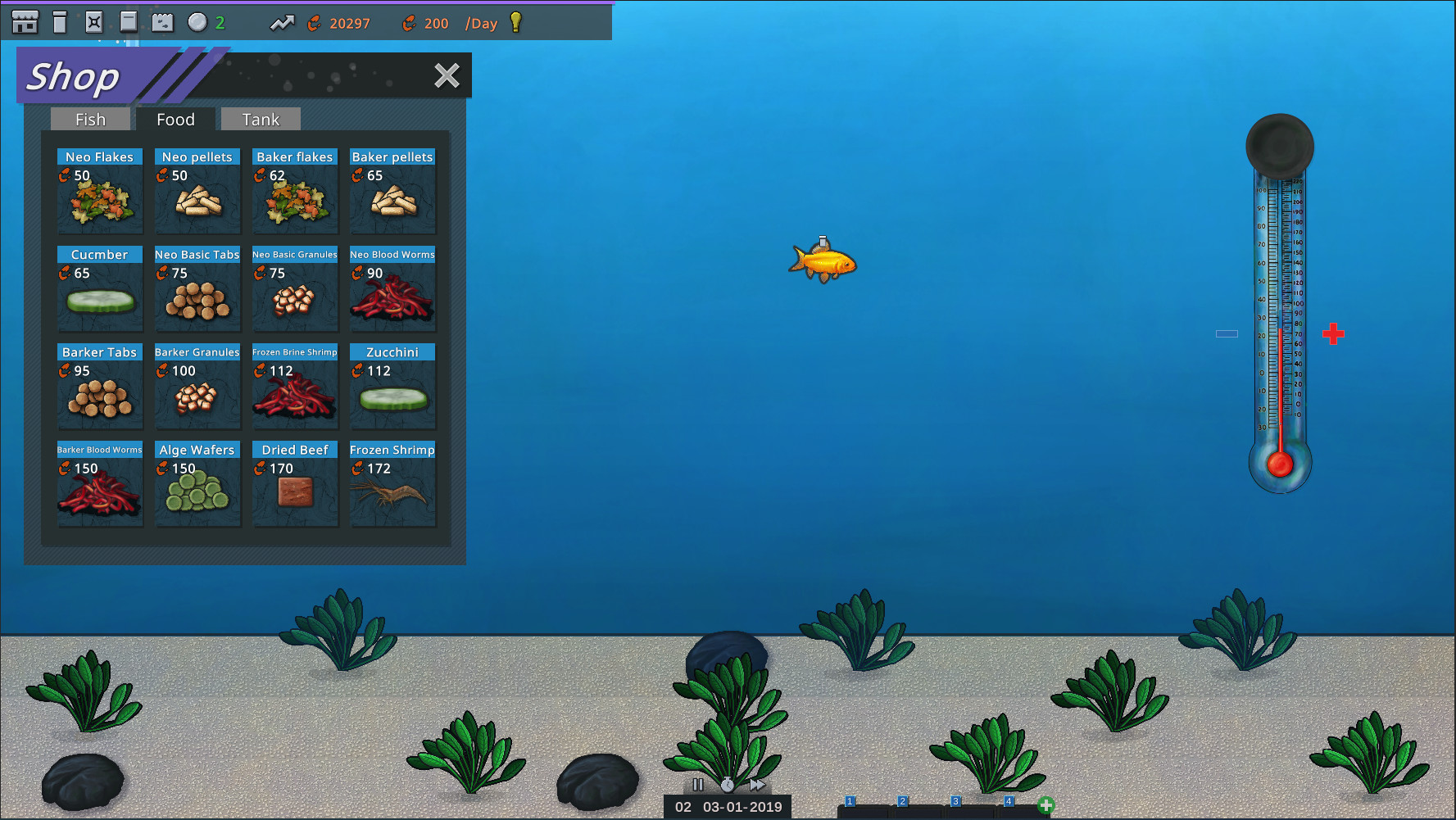Select tank slot 2
1456x820 pixels.
coord(903,800)
